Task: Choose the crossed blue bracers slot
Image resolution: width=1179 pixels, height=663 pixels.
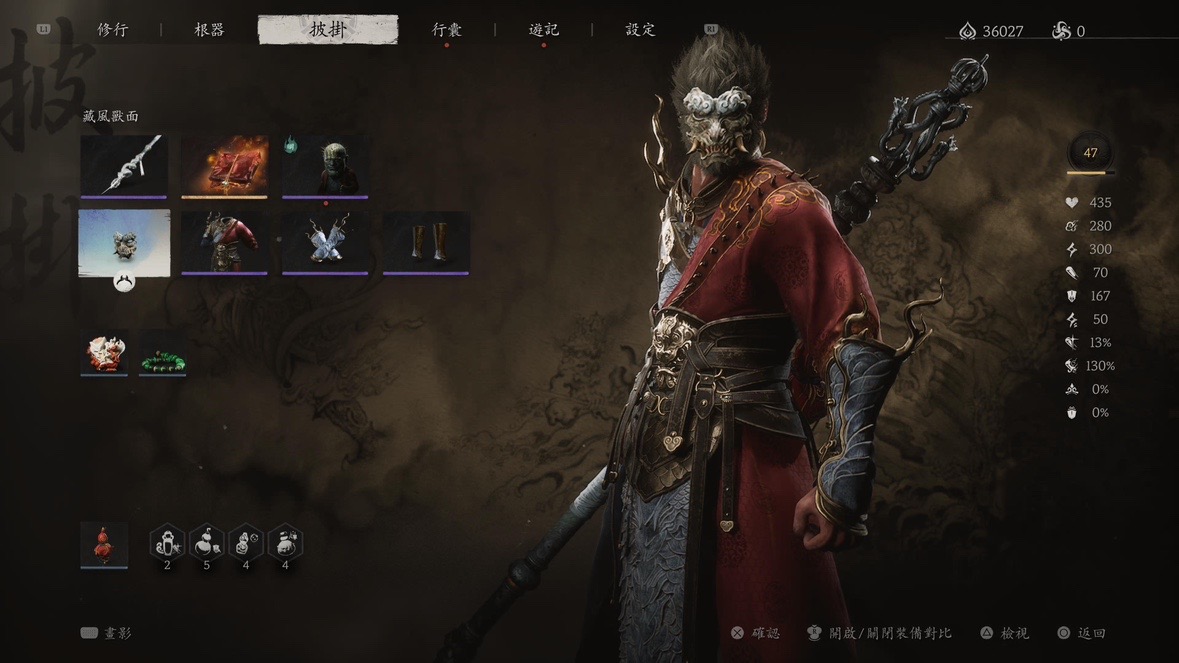Action: pos(325,242)
